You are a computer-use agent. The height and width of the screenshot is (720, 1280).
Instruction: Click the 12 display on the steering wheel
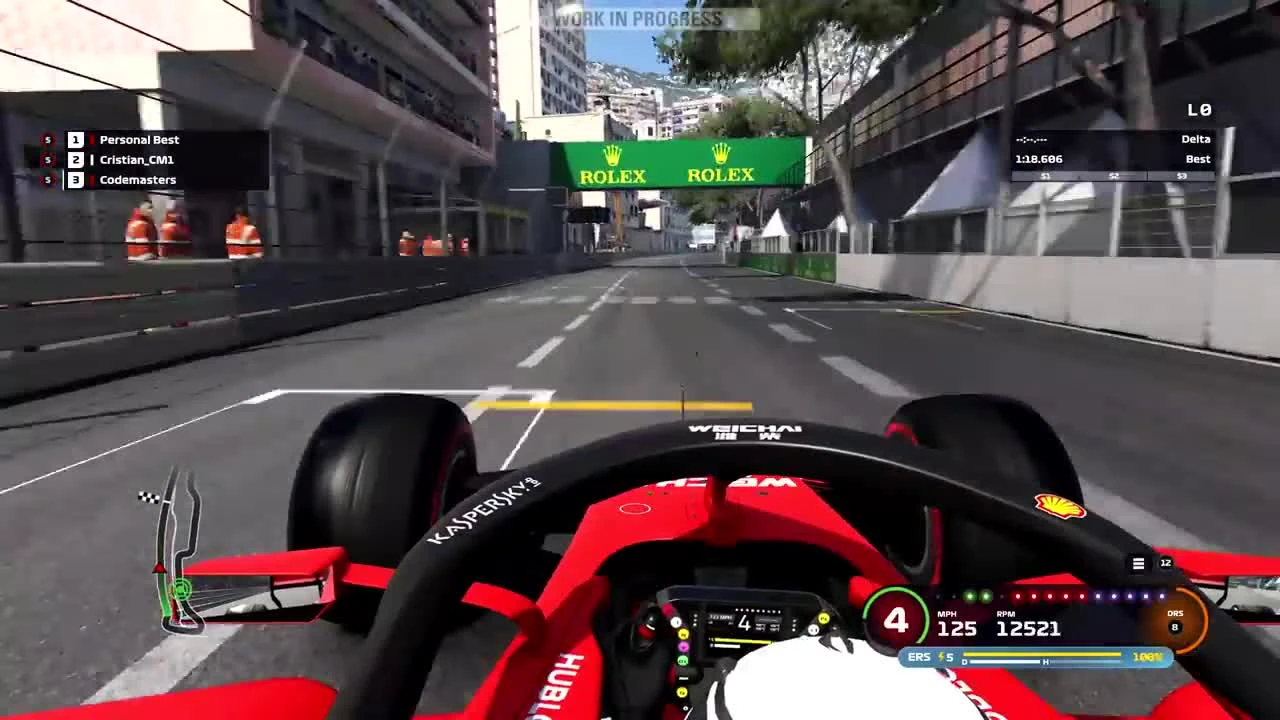point(1164,563)
